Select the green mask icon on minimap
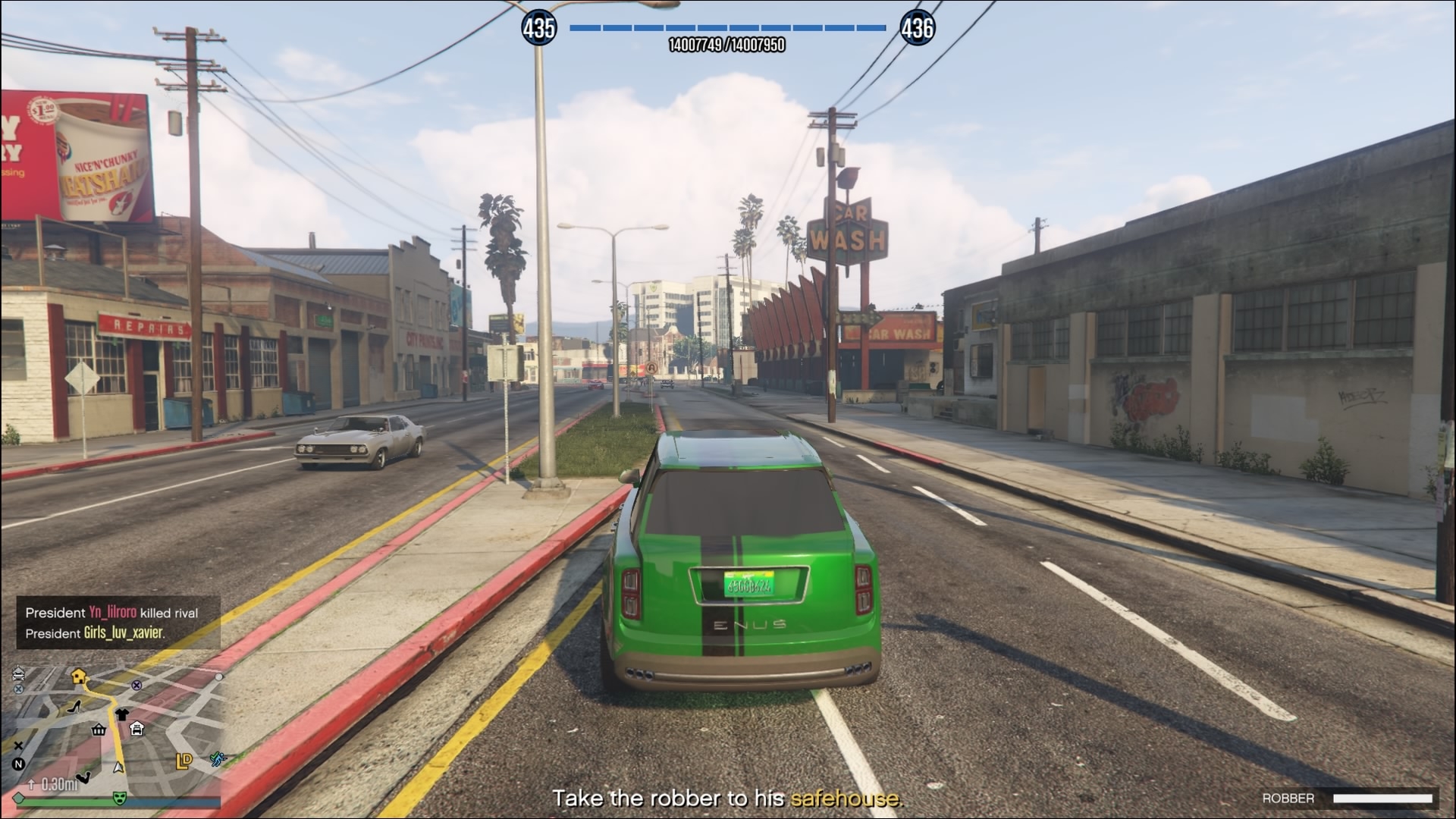Viewport: 1456px width, 819px height. (x=118, y=798)
